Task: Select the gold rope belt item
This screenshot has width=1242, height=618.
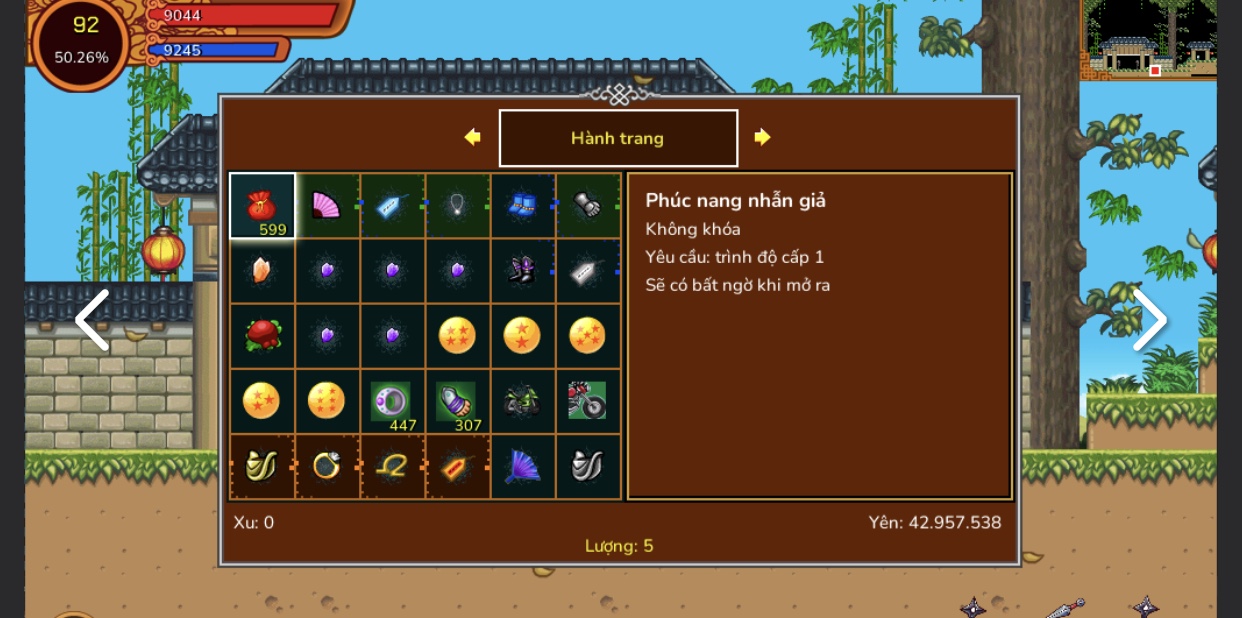Action: click(x=392, y=466)
